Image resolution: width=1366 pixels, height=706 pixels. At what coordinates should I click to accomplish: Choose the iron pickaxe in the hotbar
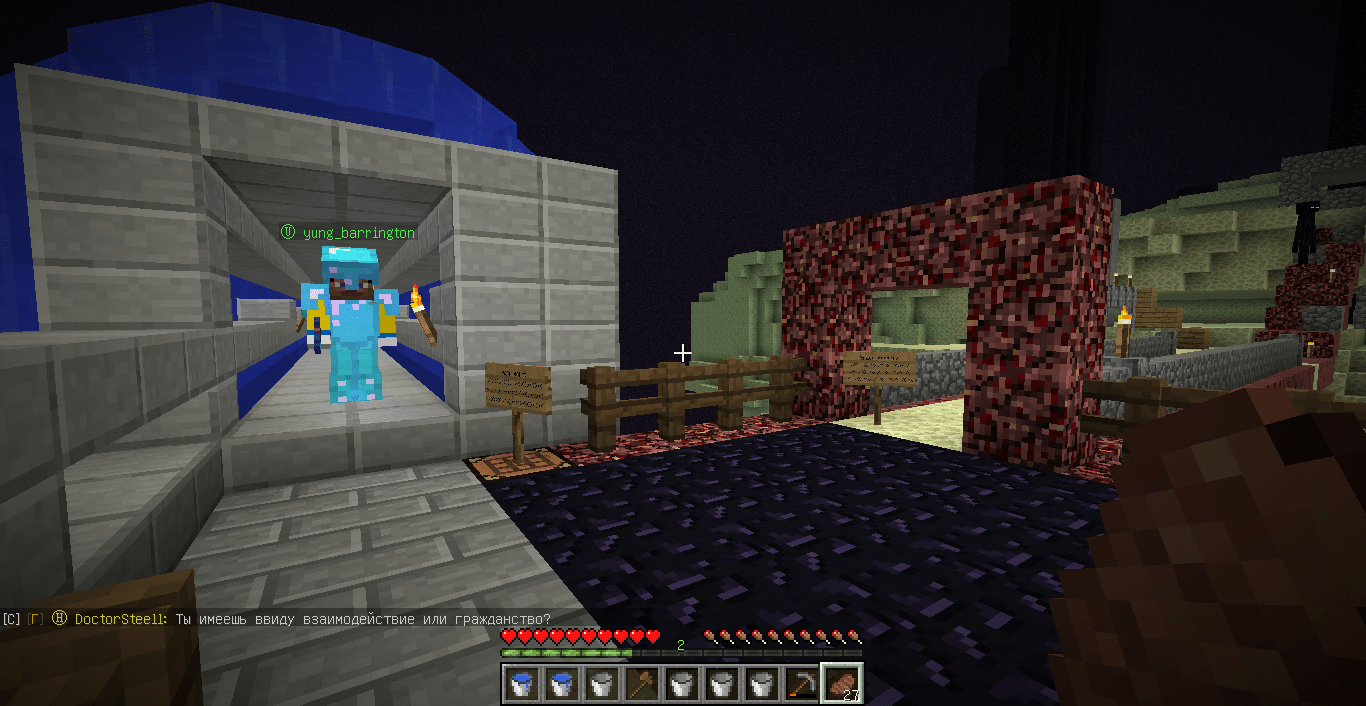[800, 684]
